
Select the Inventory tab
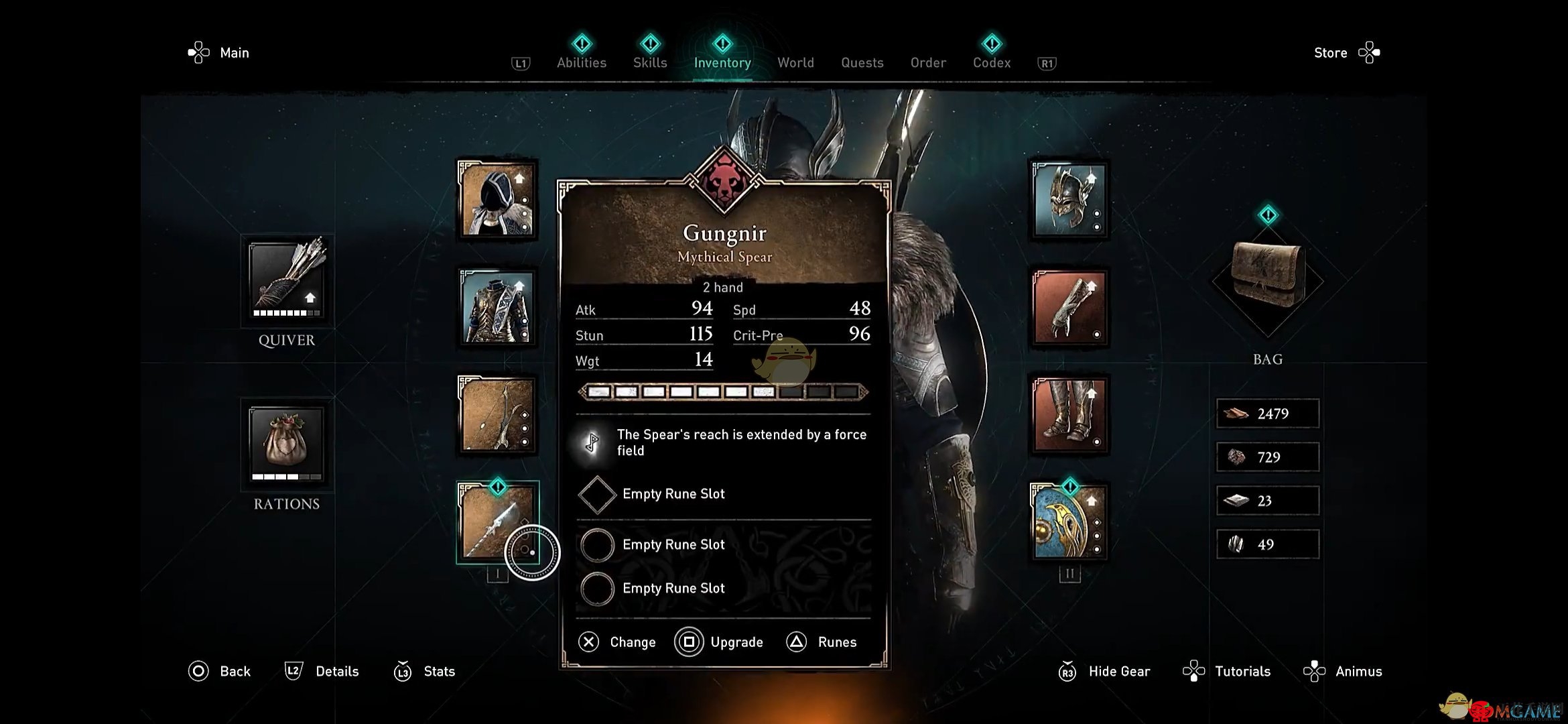(x=722, y=62)
